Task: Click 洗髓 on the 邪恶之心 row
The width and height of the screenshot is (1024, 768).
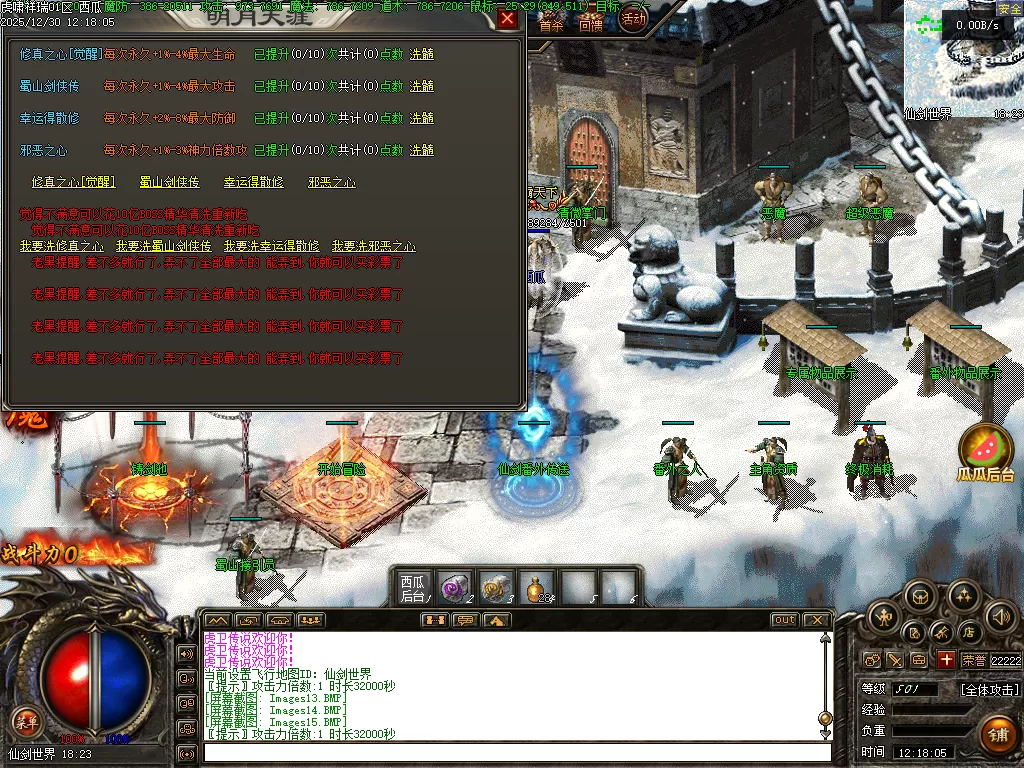Action: pyautogui.click(x=422, y=150)
